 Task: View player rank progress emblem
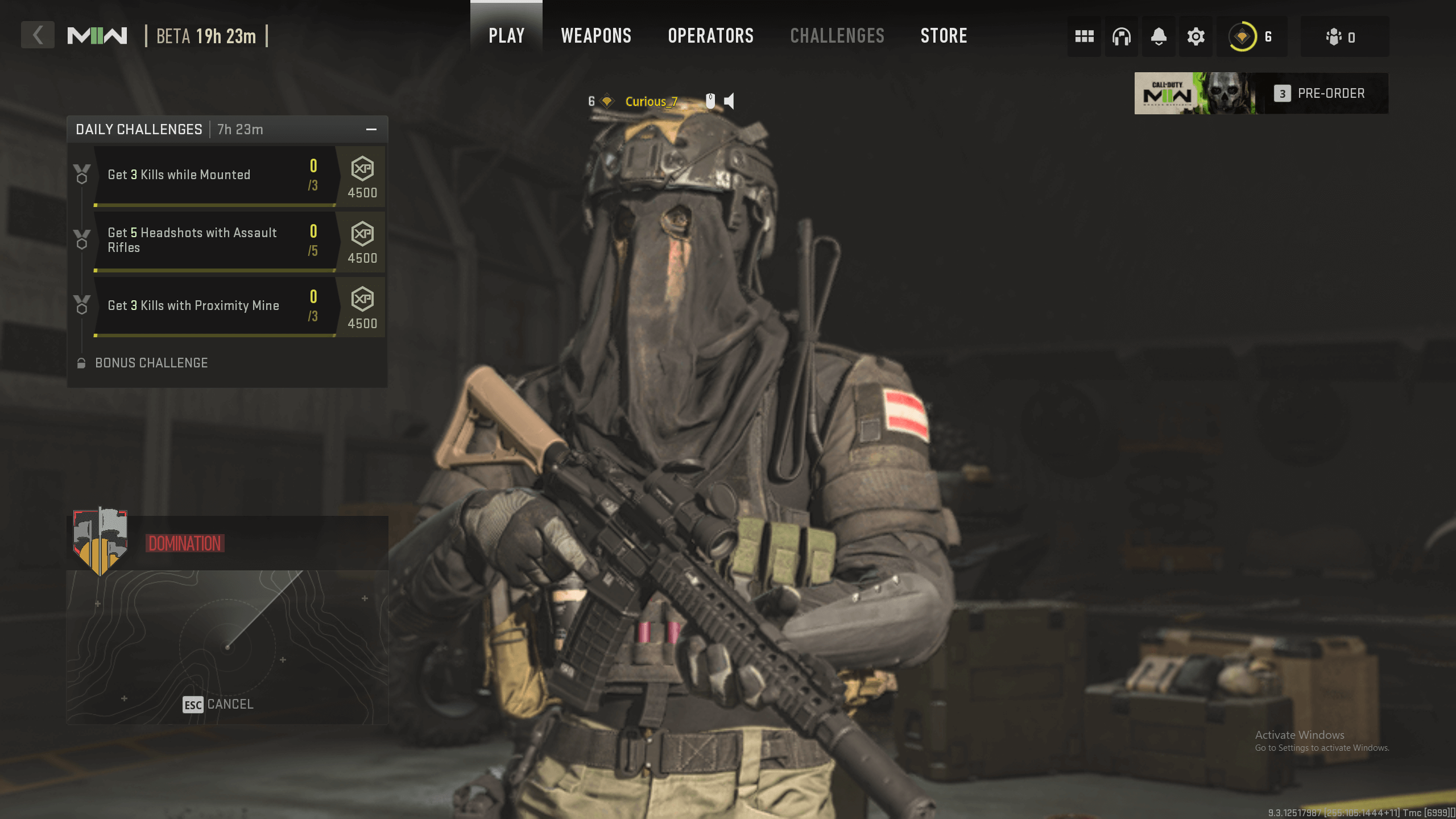click(1243, 36)
